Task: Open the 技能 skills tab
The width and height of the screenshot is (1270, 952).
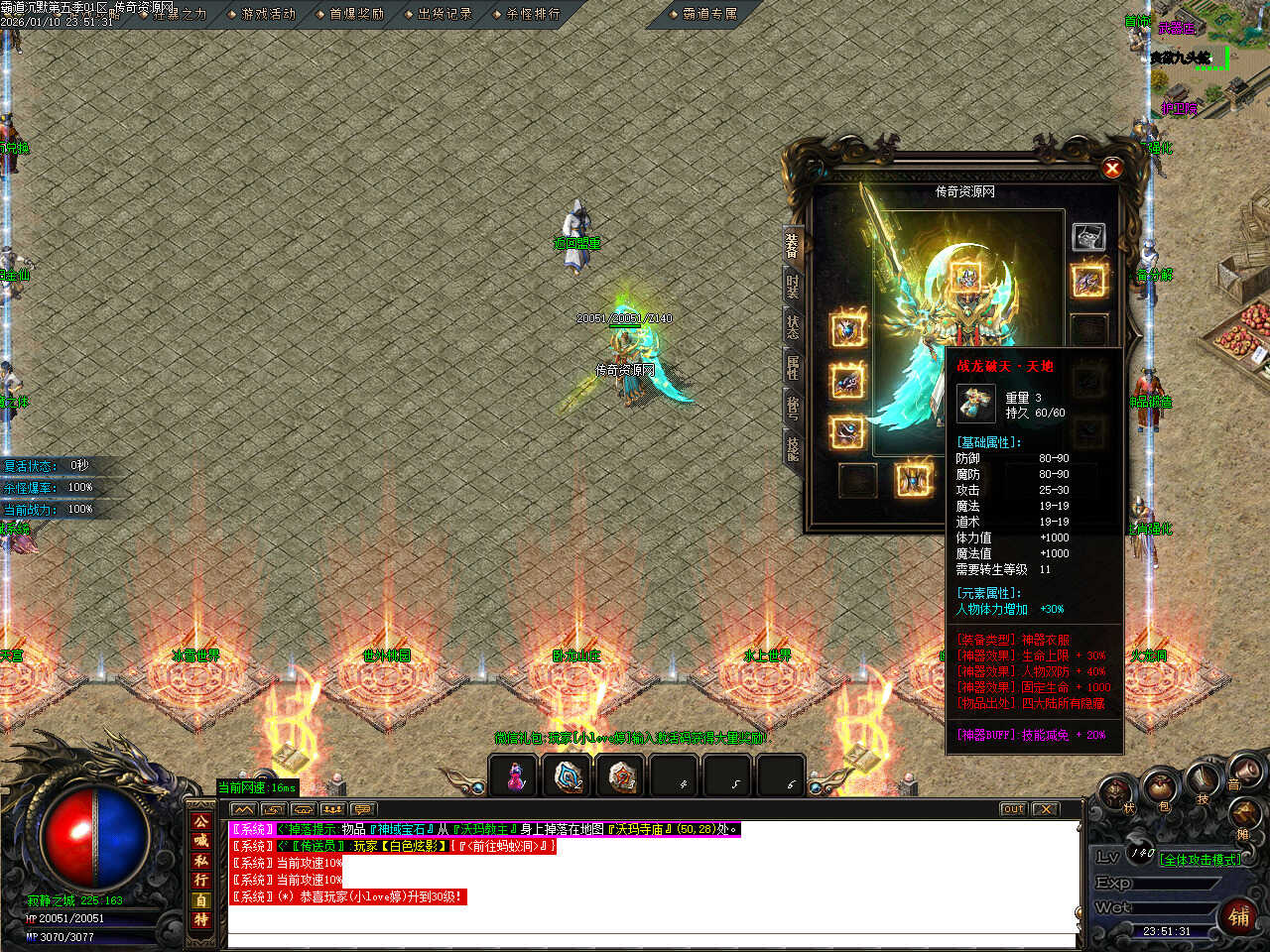Action: coord(793,447)
